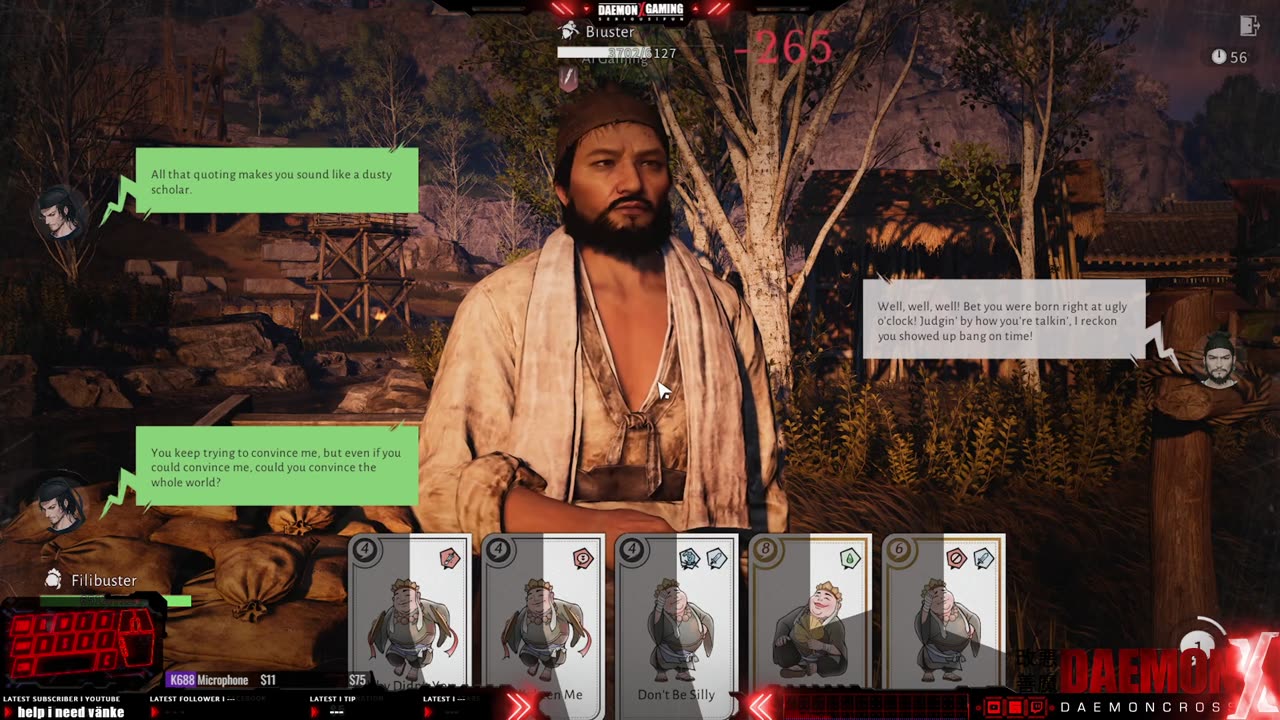Viewport: 1280px width, 720px height.
Task: Play the "Don't Be Silly" card
Action: tap(676, 620)
